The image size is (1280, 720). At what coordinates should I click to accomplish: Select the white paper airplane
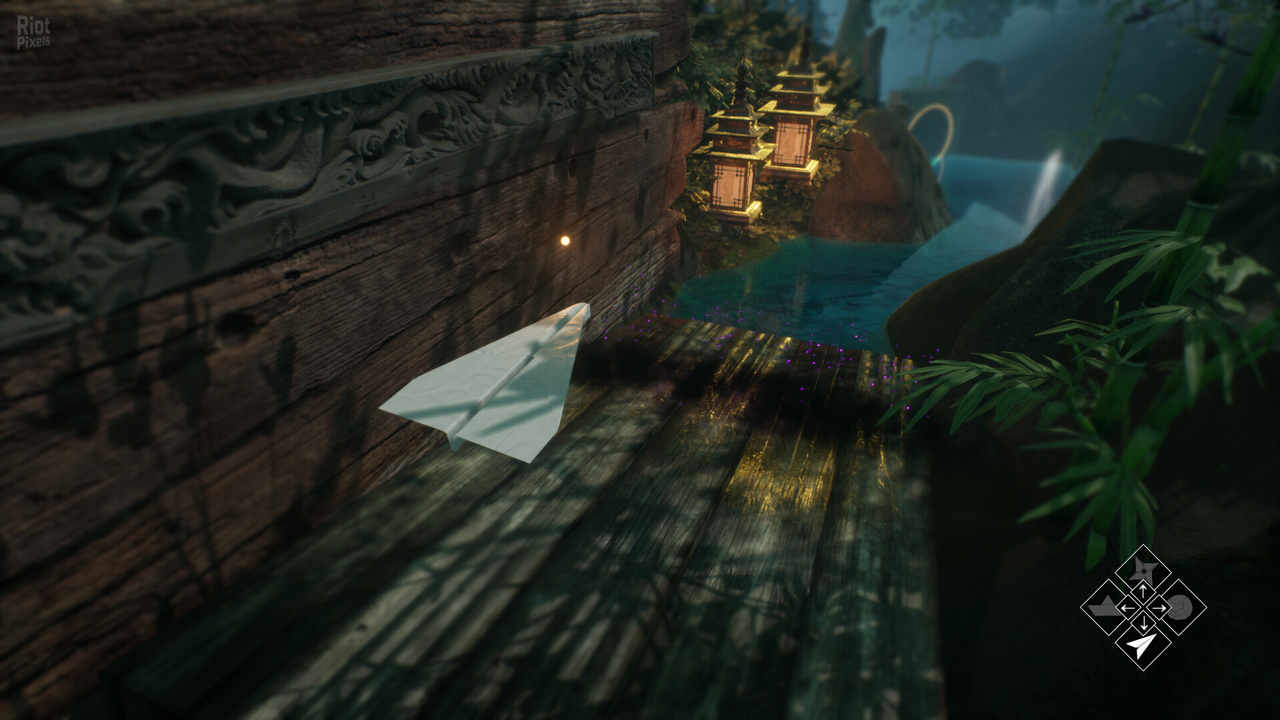click(x=490, y=385)
